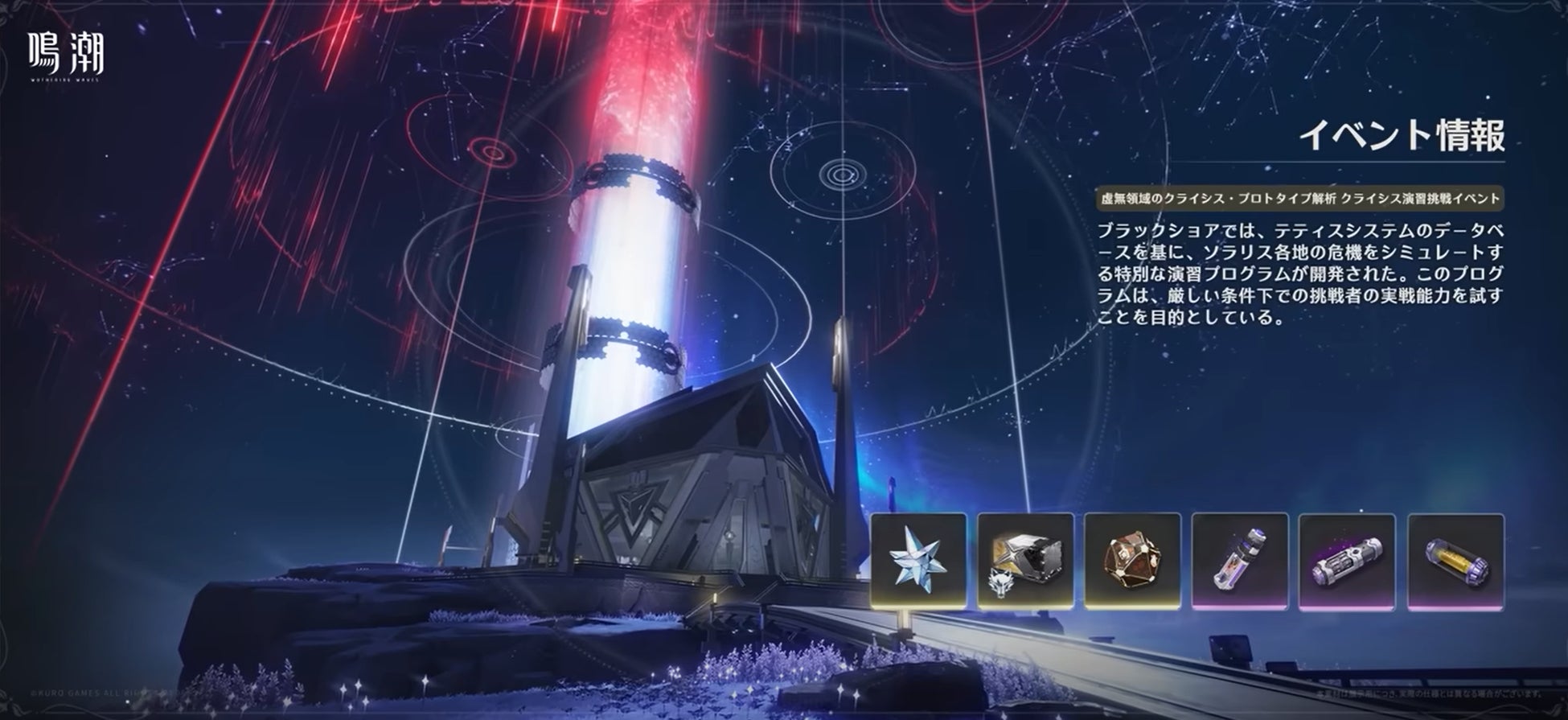Select the yellow-filled capsule reward

(1455, 560)
